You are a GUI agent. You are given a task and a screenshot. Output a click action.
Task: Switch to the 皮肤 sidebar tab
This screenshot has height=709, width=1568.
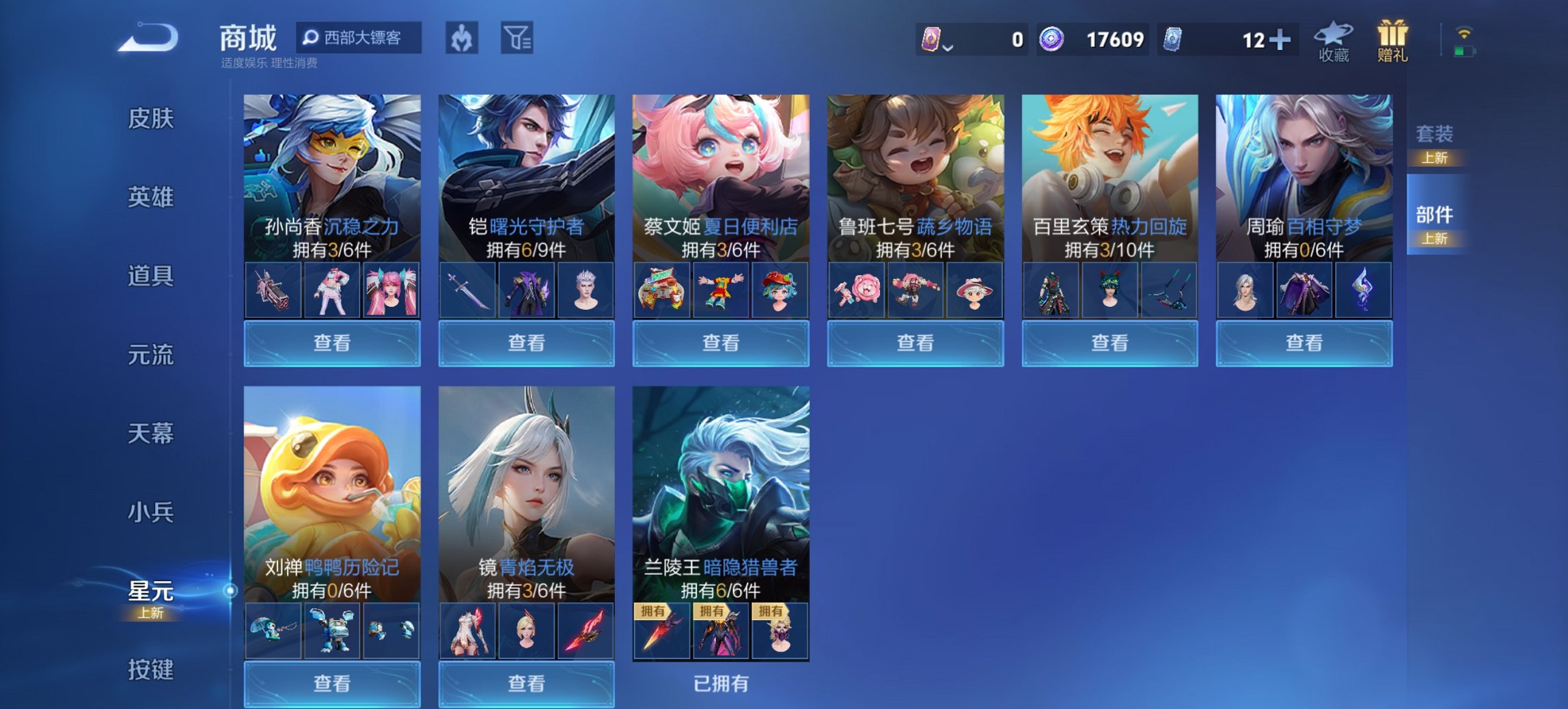pyautogui.click(x=152, y=118)
